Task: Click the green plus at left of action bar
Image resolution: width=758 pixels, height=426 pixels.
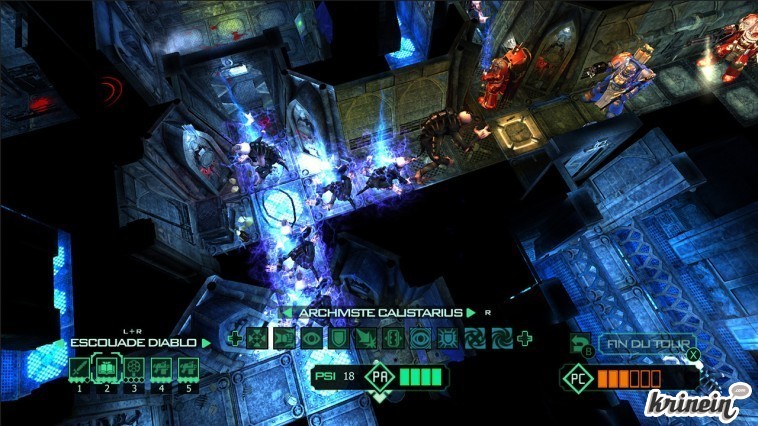Action: pyautogui.click(x=233, y=339)
